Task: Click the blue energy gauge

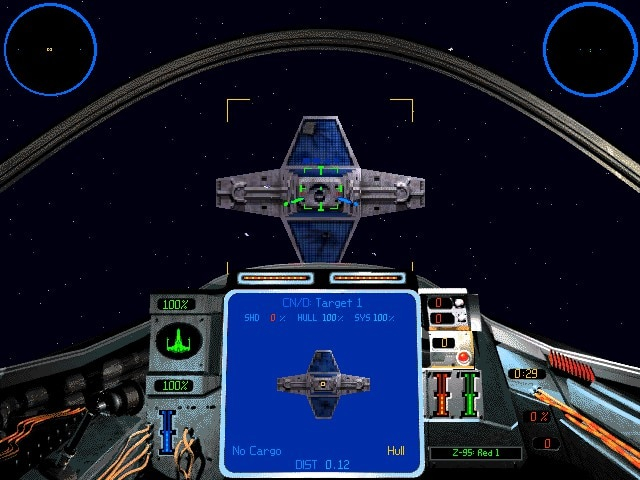Action: [x=168, y=430]
